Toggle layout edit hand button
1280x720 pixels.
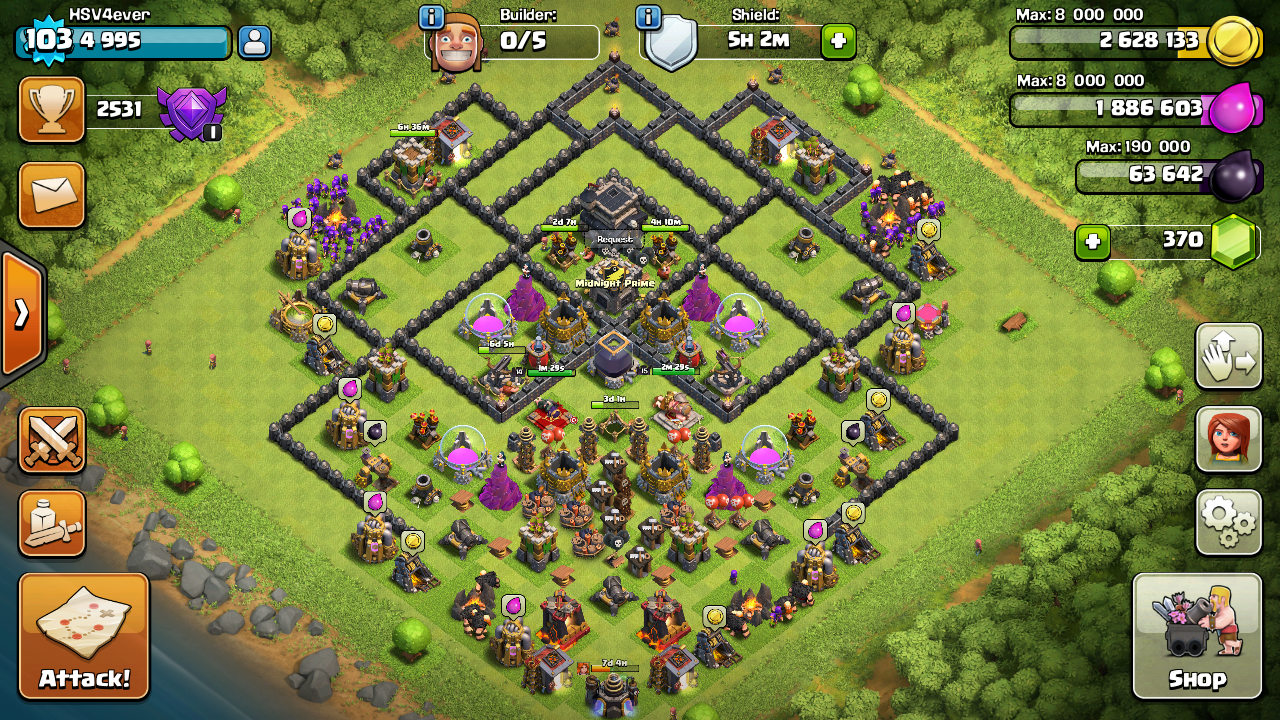click(x=1228, y=356)
